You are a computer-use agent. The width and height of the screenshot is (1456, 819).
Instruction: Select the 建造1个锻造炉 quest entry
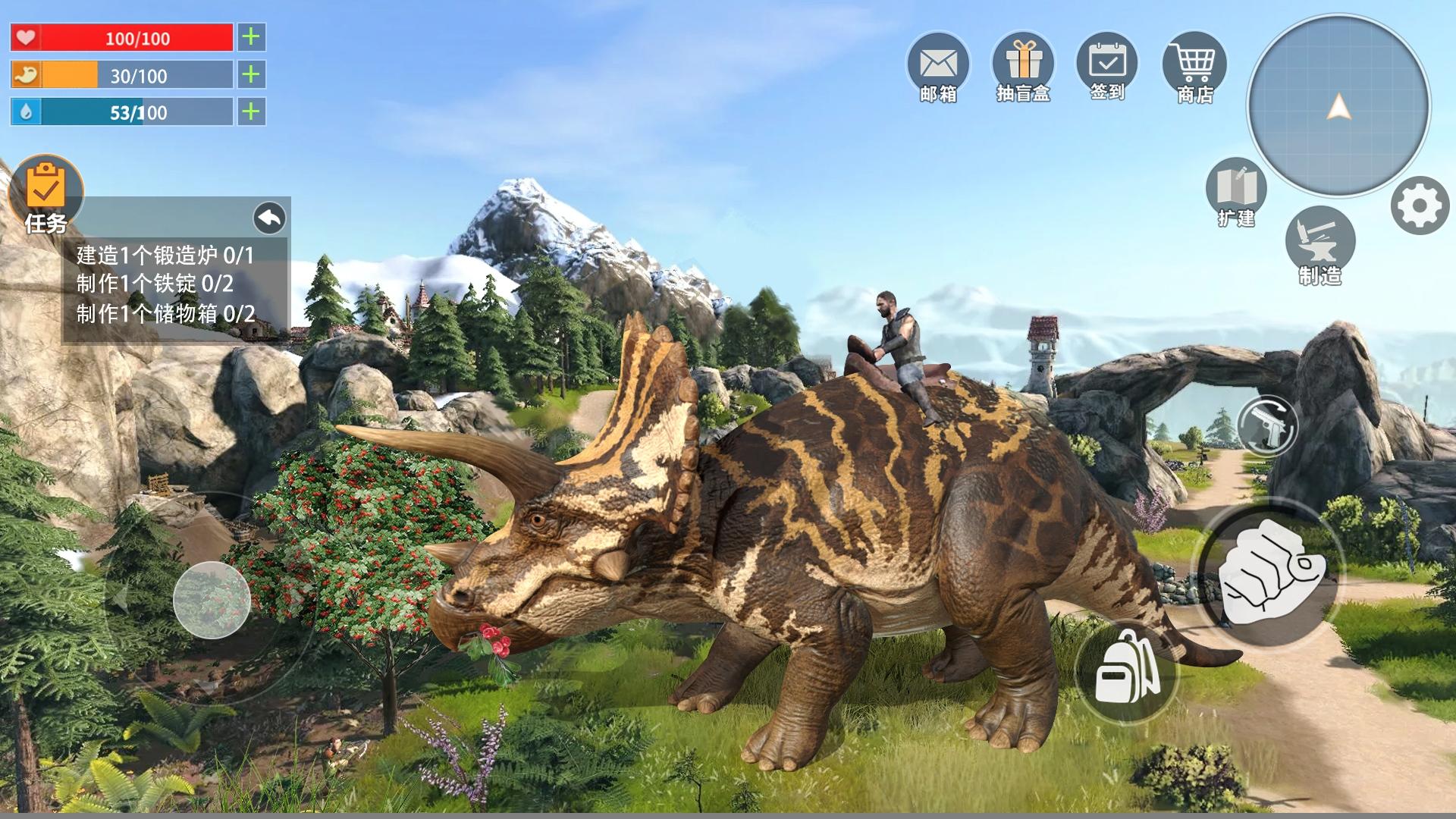pyautogui.click(x=165, y=255)
